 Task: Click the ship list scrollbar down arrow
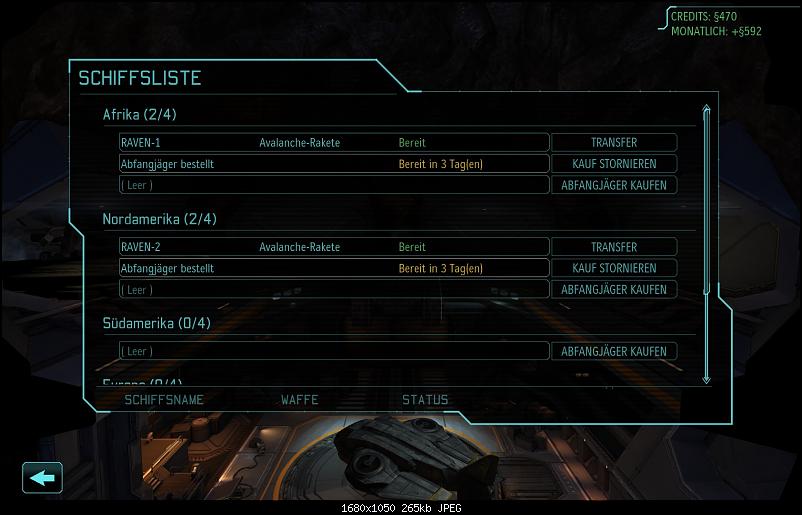coord(707,378)
